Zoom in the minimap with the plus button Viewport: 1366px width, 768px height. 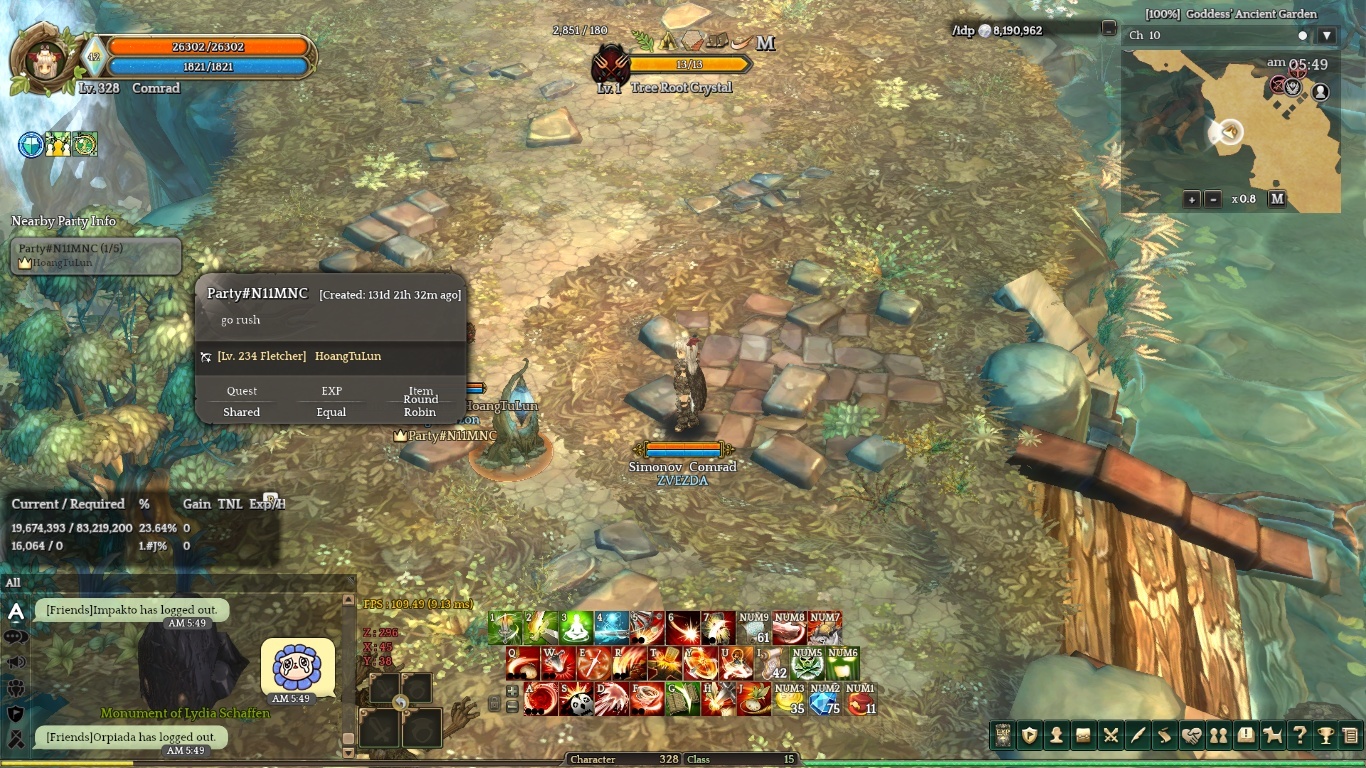(1192, 199)
